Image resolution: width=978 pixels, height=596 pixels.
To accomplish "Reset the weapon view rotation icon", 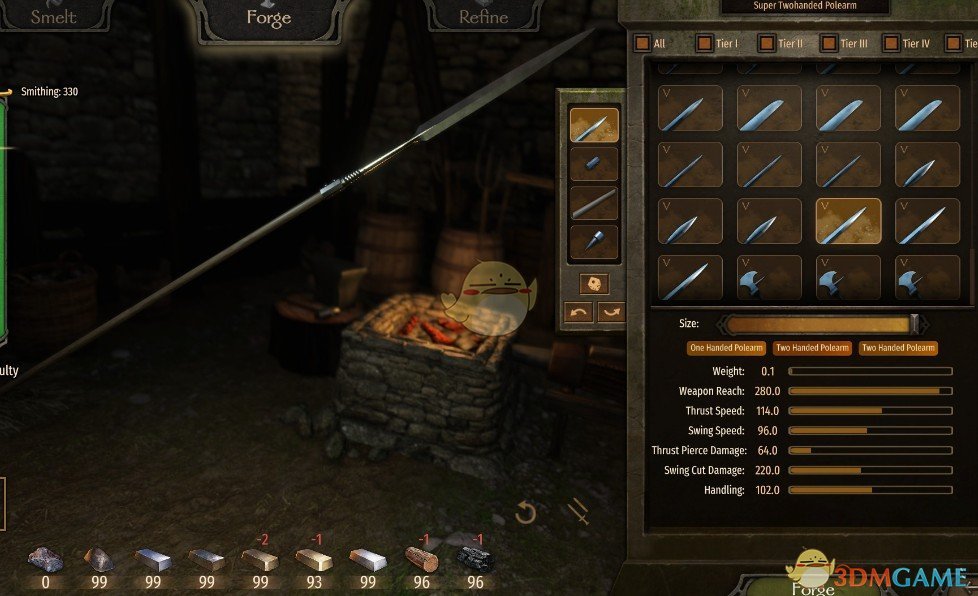I will pos(526,514).
